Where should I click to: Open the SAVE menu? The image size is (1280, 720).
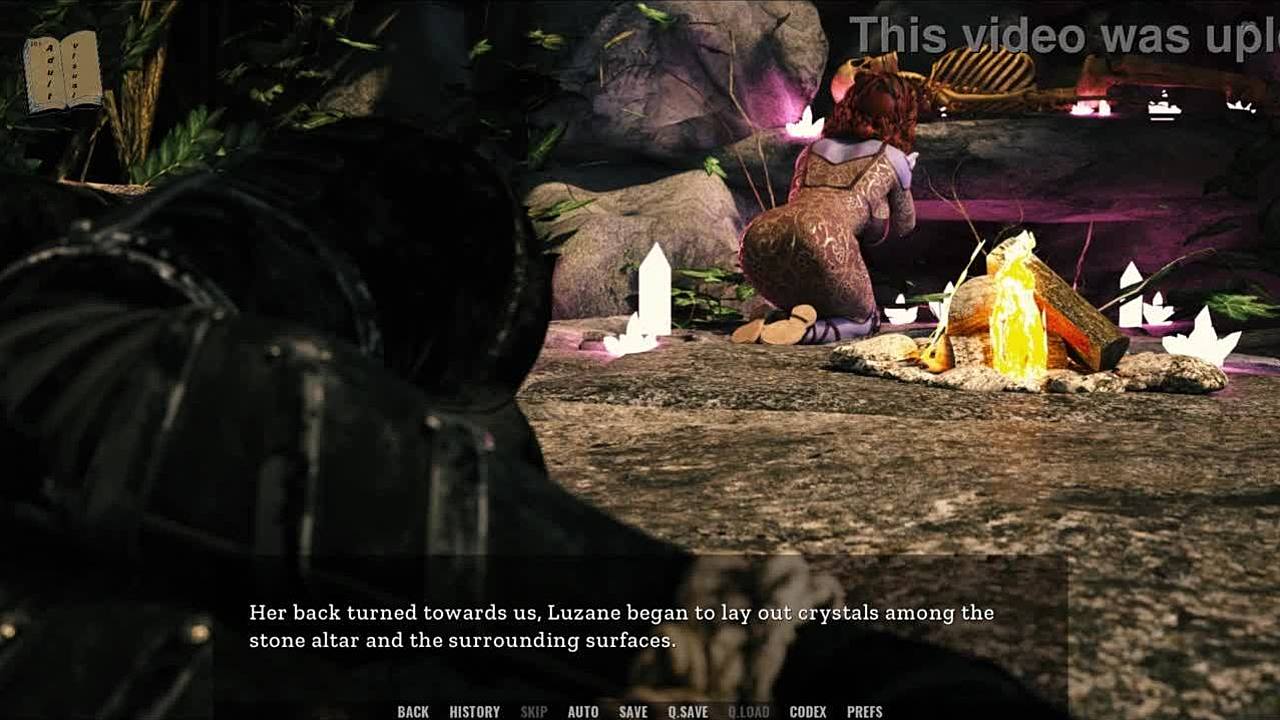point(633,712)
